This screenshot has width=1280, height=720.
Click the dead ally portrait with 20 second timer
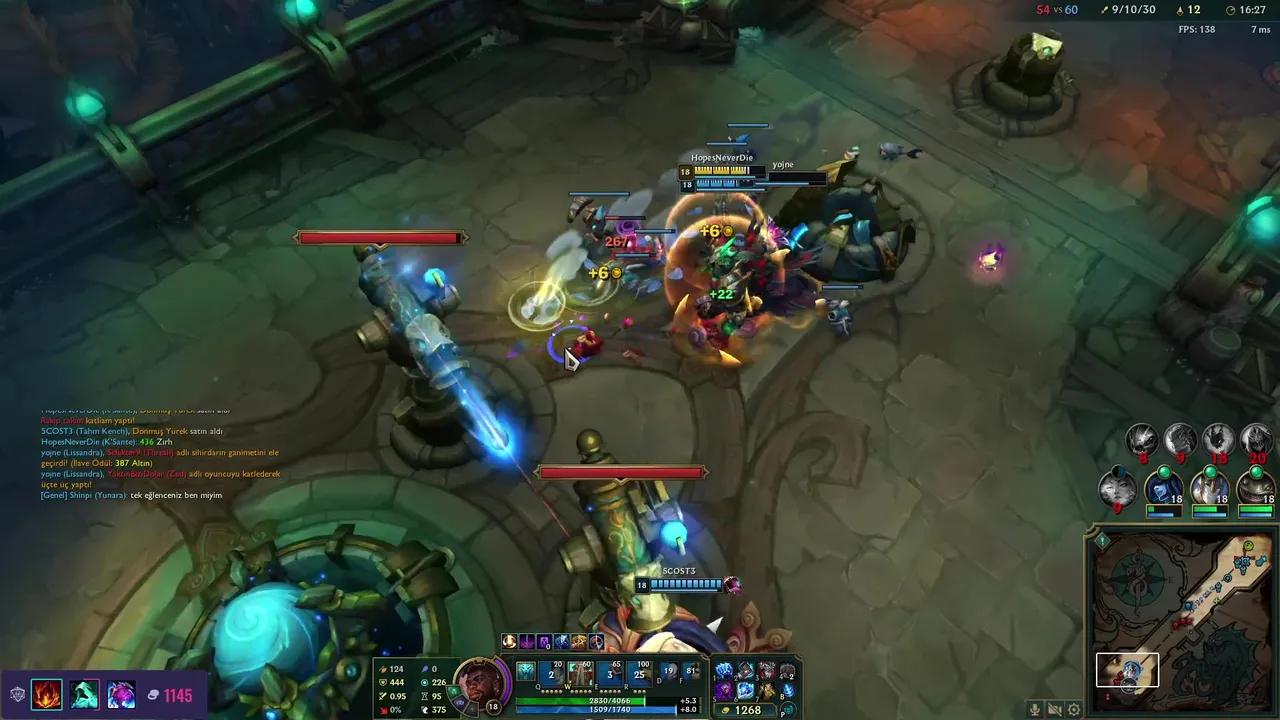[x=1257, y=438]
